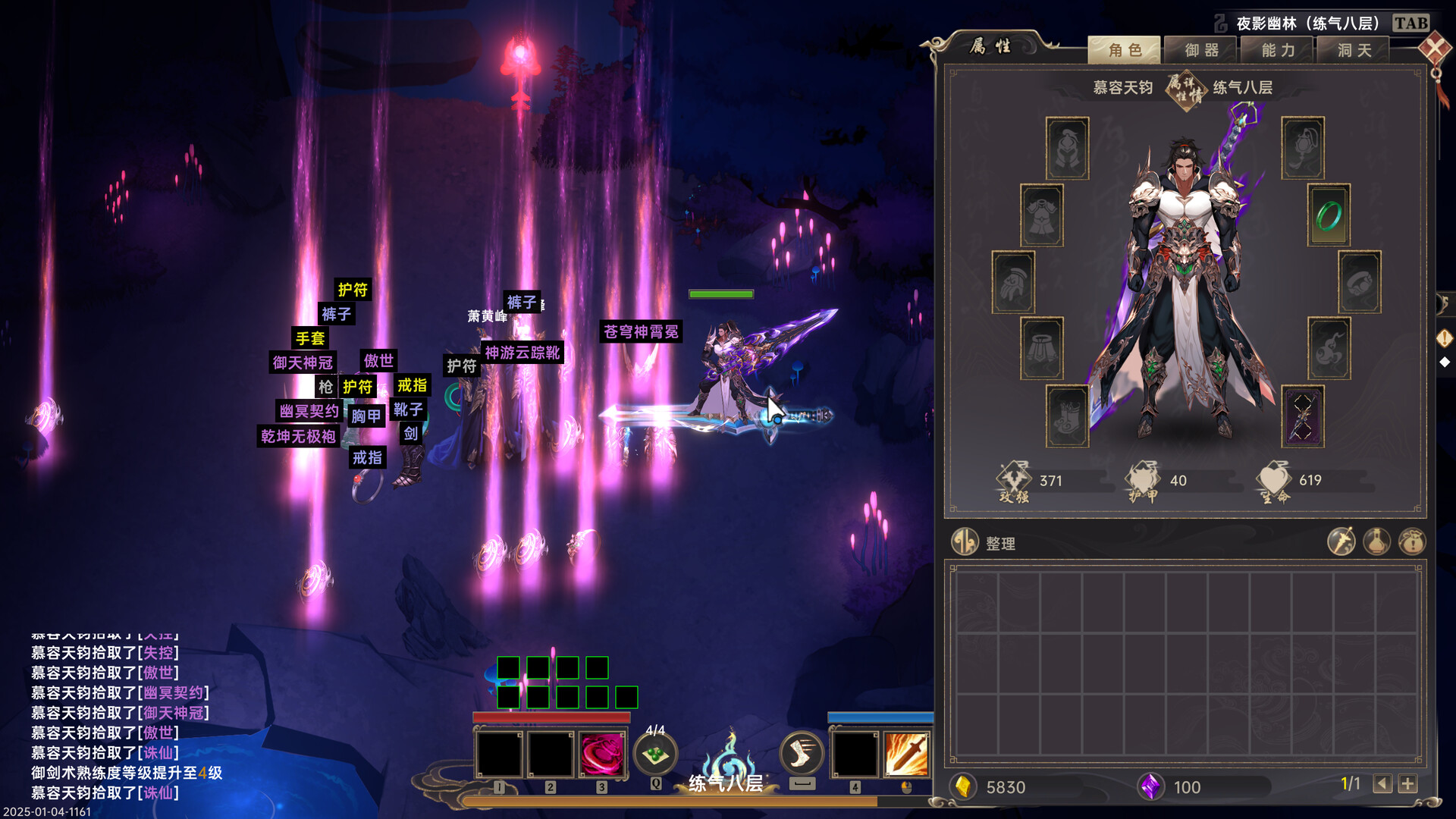Image resolution: width=1456 pixels, height=819 pixels.
Task: Activate the crimson swirl skill in slot 3
Action: point(602,755)
